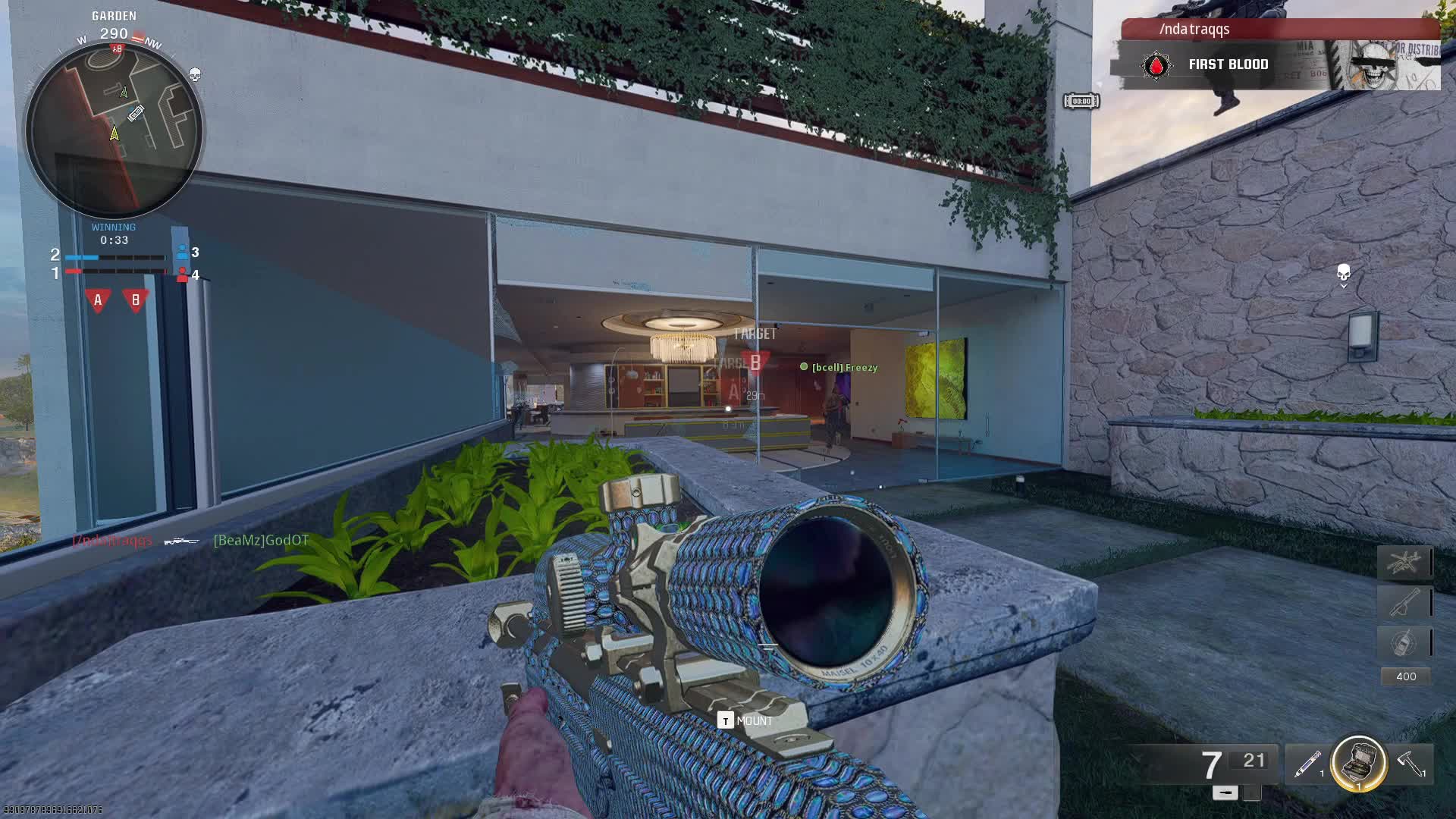This screenshot has height=819, width=1456.
Task: Select the red objective A marker
Action: (98, 300)
